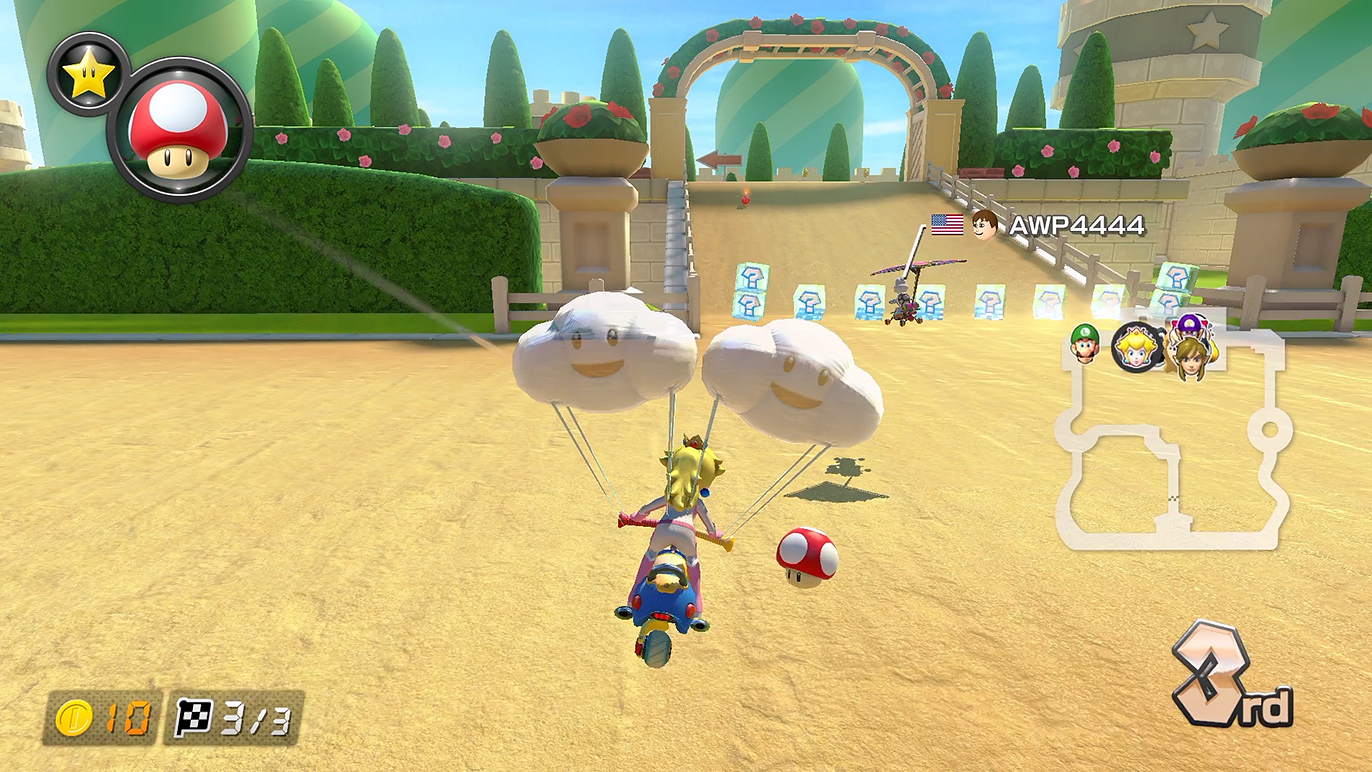Pick Peach's circled marker on the minimap
The image size is (1372, 772).
click(1137, 349)
